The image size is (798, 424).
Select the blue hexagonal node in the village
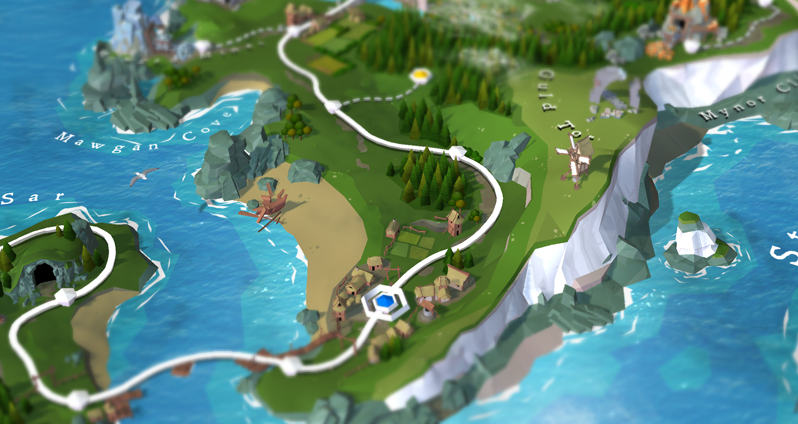tap(381, 299)
